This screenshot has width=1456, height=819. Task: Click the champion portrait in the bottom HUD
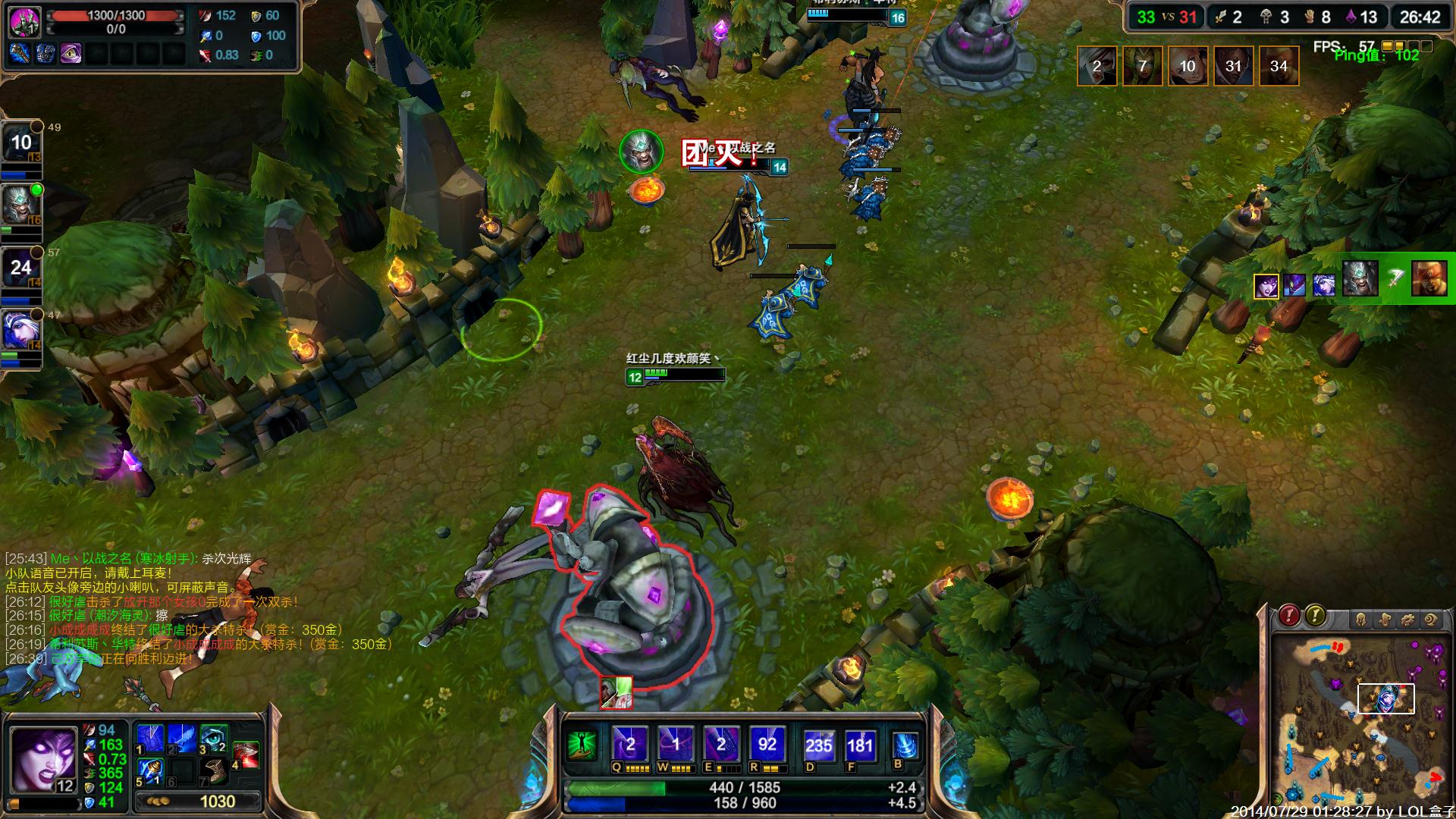(42, 760)
